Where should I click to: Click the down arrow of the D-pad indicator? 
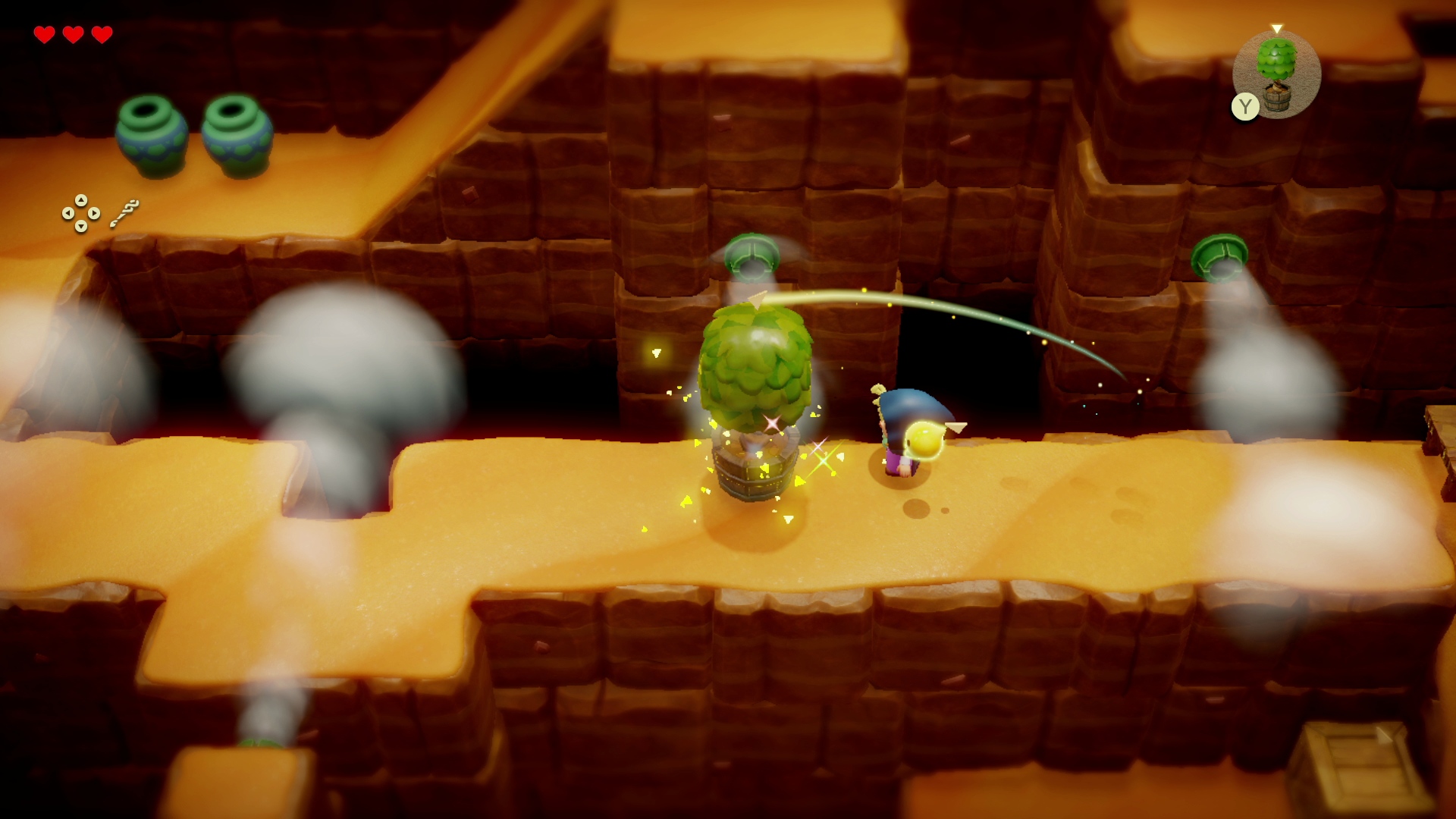(80, 227)
